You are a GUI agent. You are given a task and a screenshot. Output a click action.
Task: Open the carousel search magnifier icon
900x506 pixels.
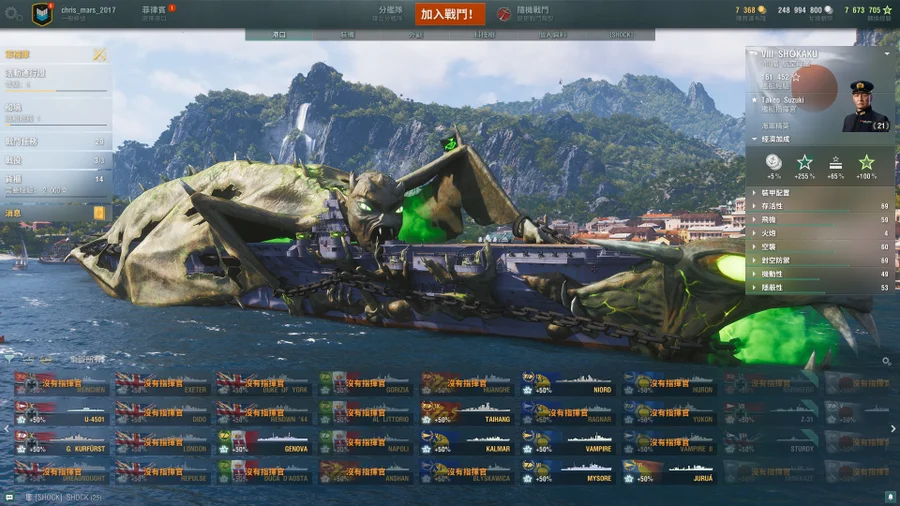886,361
